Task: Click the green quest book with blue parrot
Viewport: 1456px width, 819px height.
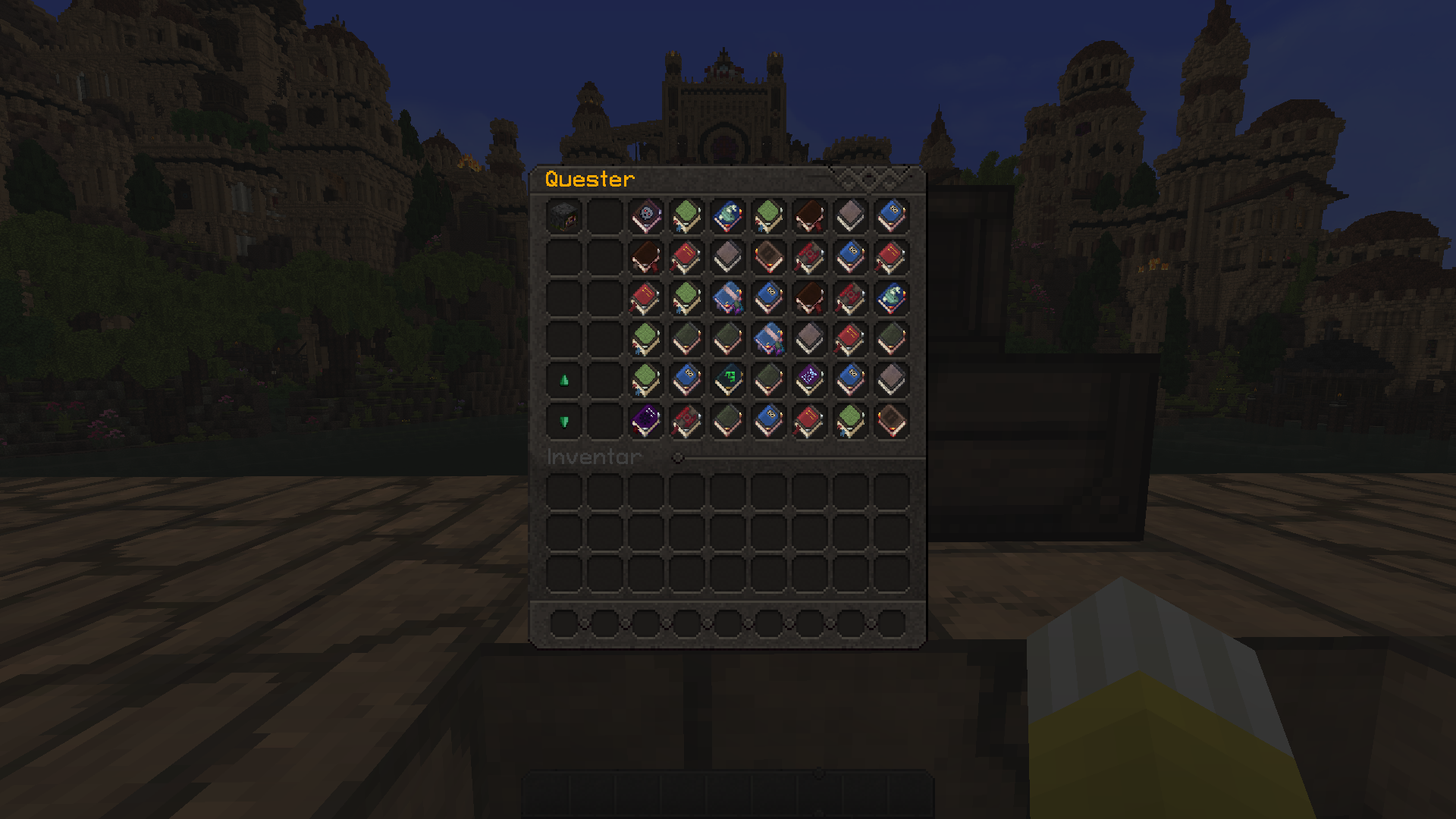Action: 686,216
